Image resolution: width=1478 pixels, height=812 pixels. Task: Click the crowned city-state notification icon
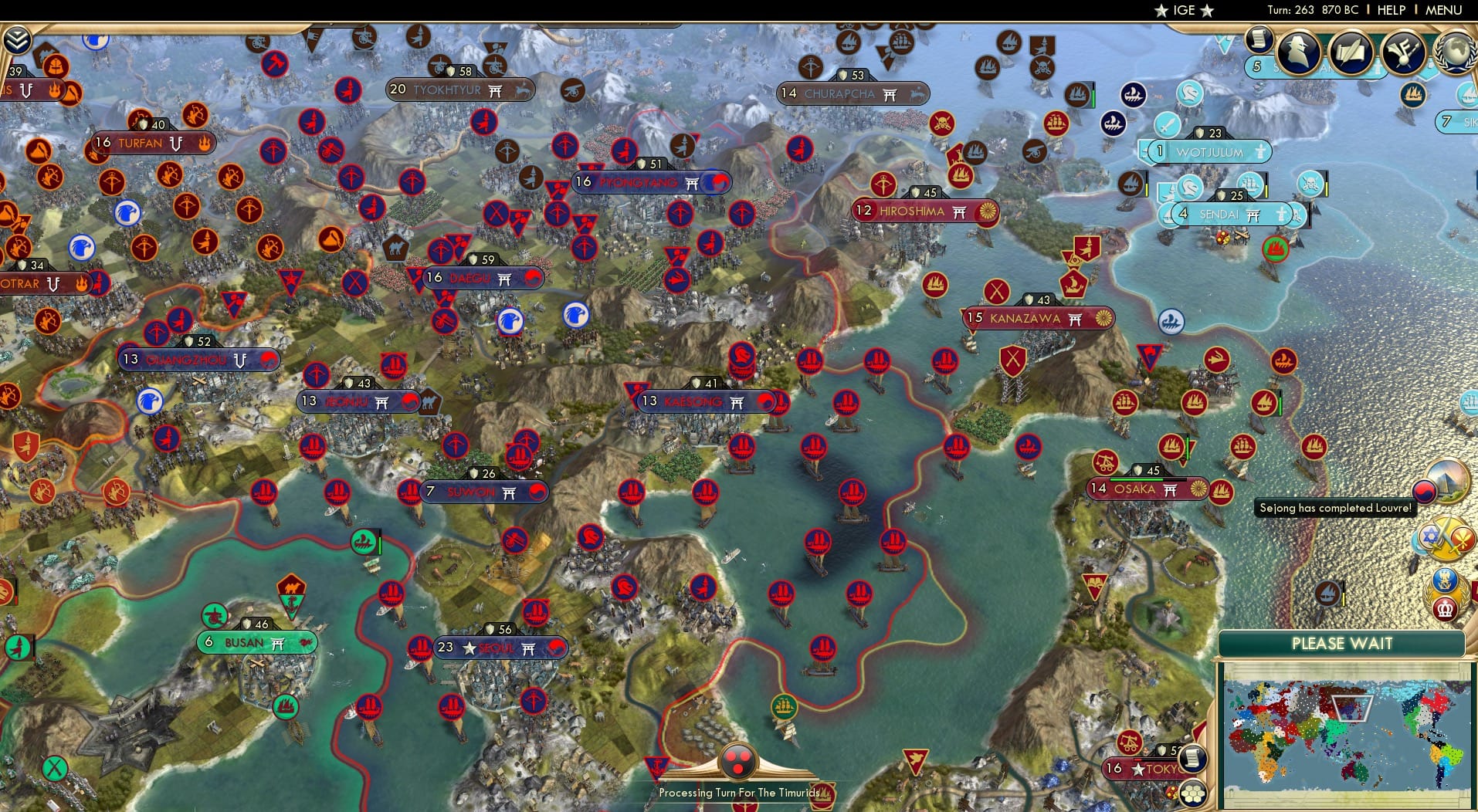1444,609
